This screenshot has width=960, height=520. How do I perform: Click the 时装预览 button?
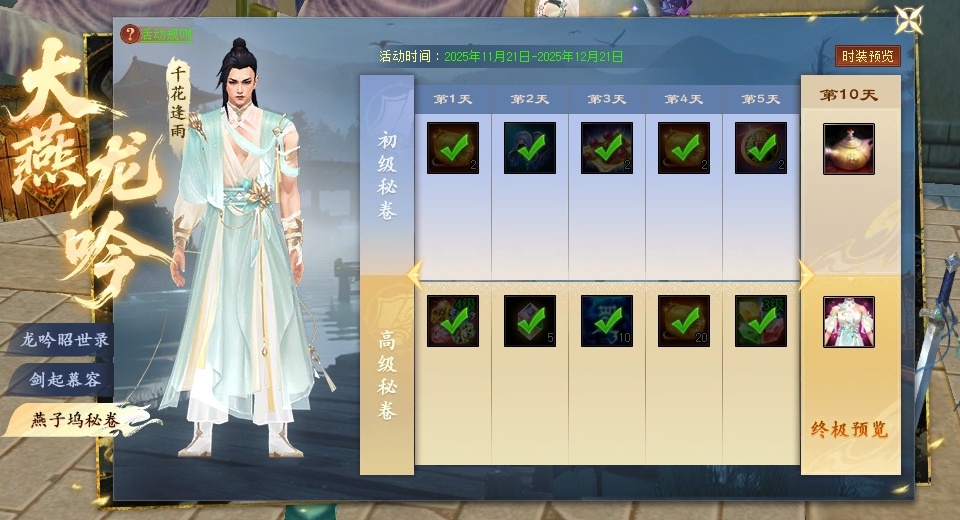tap(867, 56)
